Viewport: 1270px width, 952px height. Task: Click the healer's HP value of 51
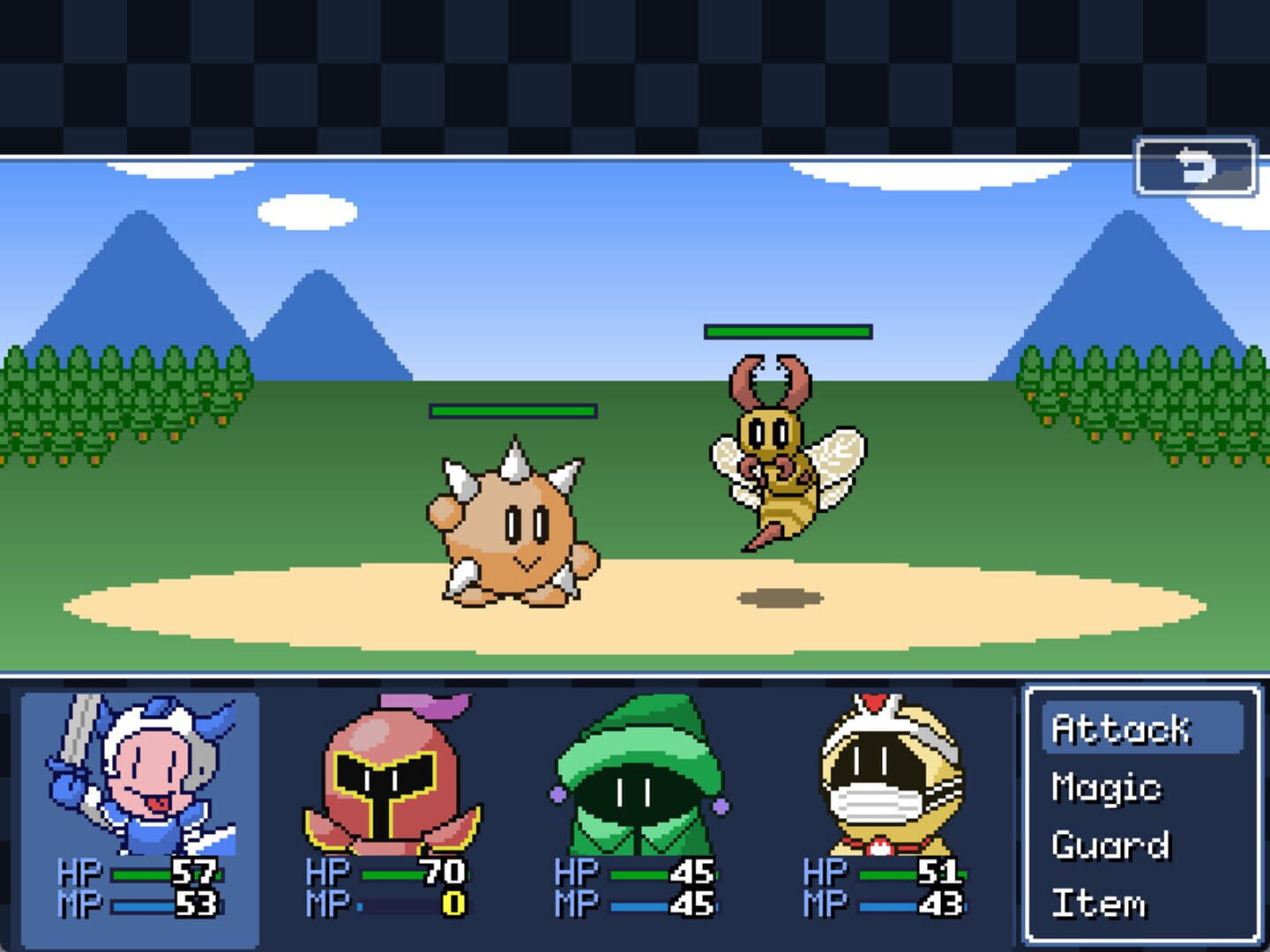(x=938, y=871)
